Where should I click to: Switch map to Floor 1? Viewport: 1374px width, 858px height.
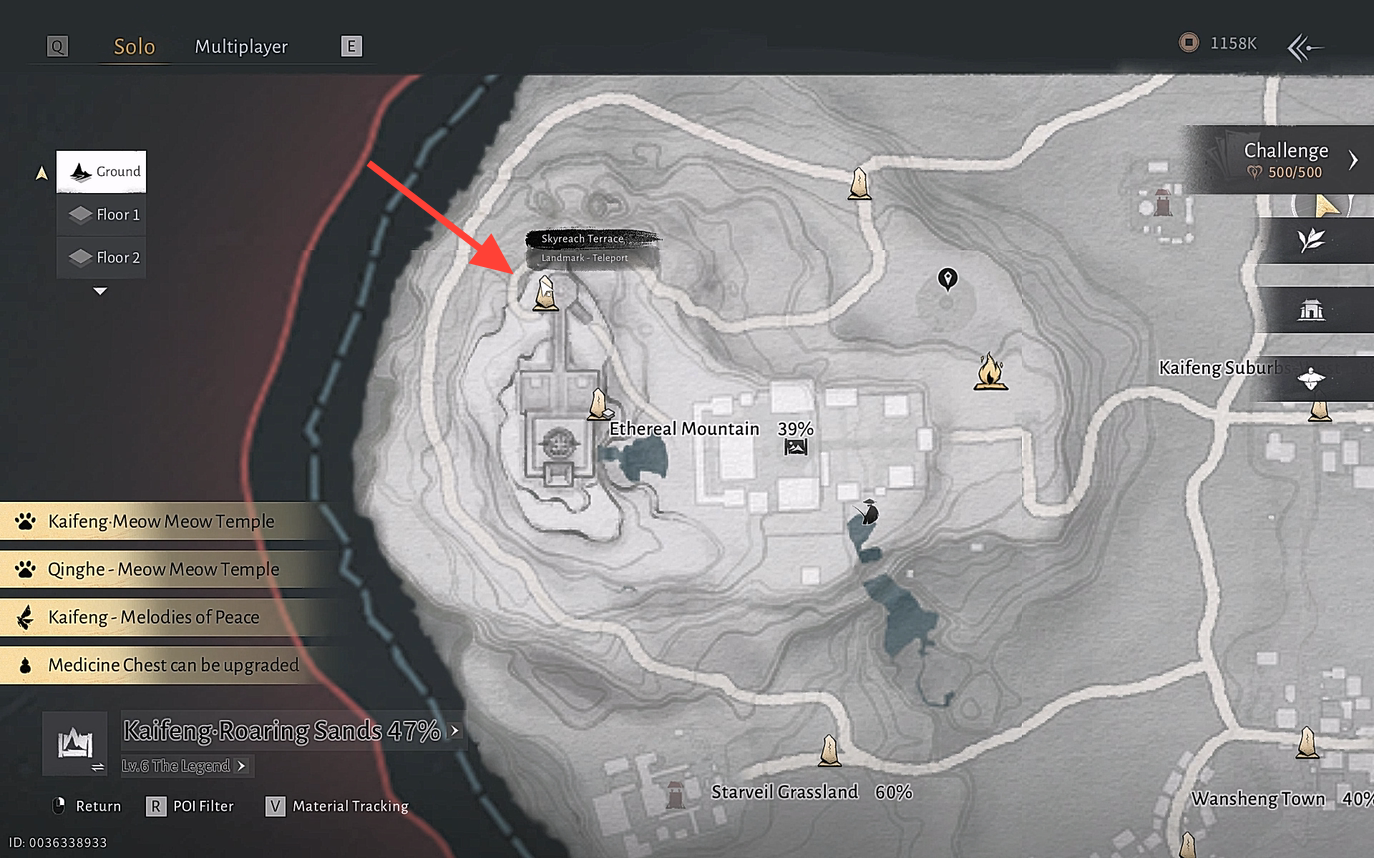(x=102, y=215)
